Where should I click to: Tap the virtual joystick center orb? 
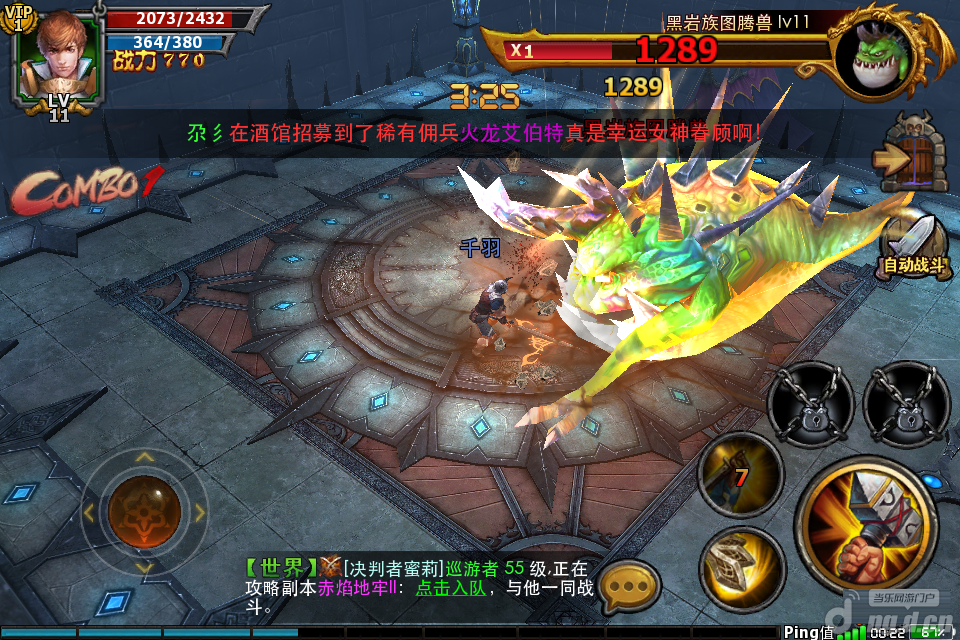tap(143, 511)
